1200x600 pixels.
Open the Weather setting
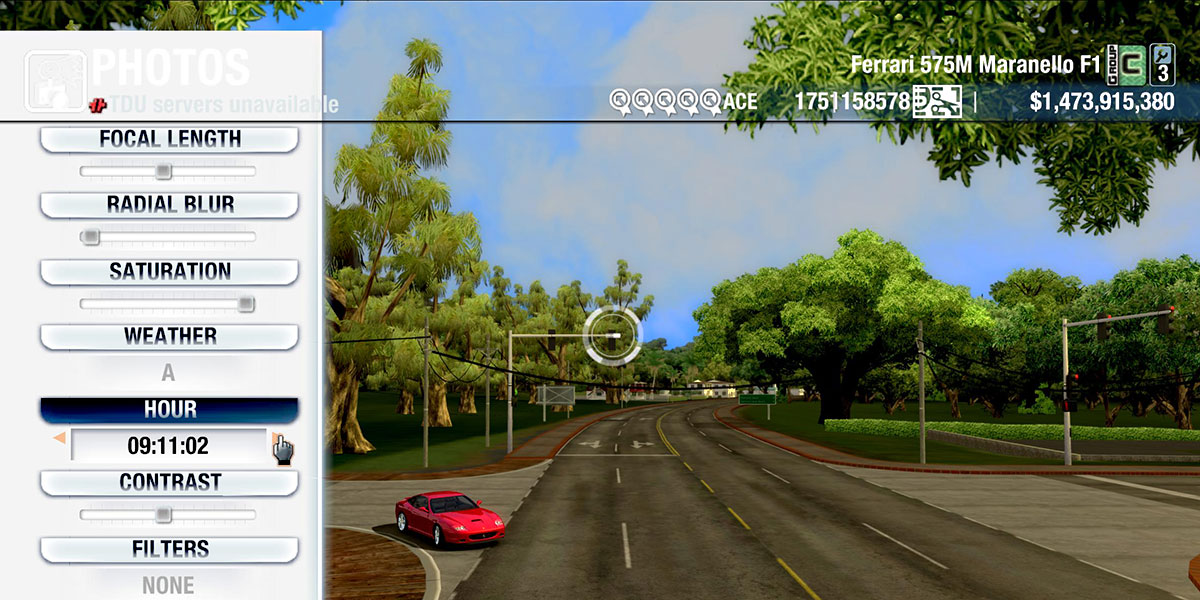169,337
